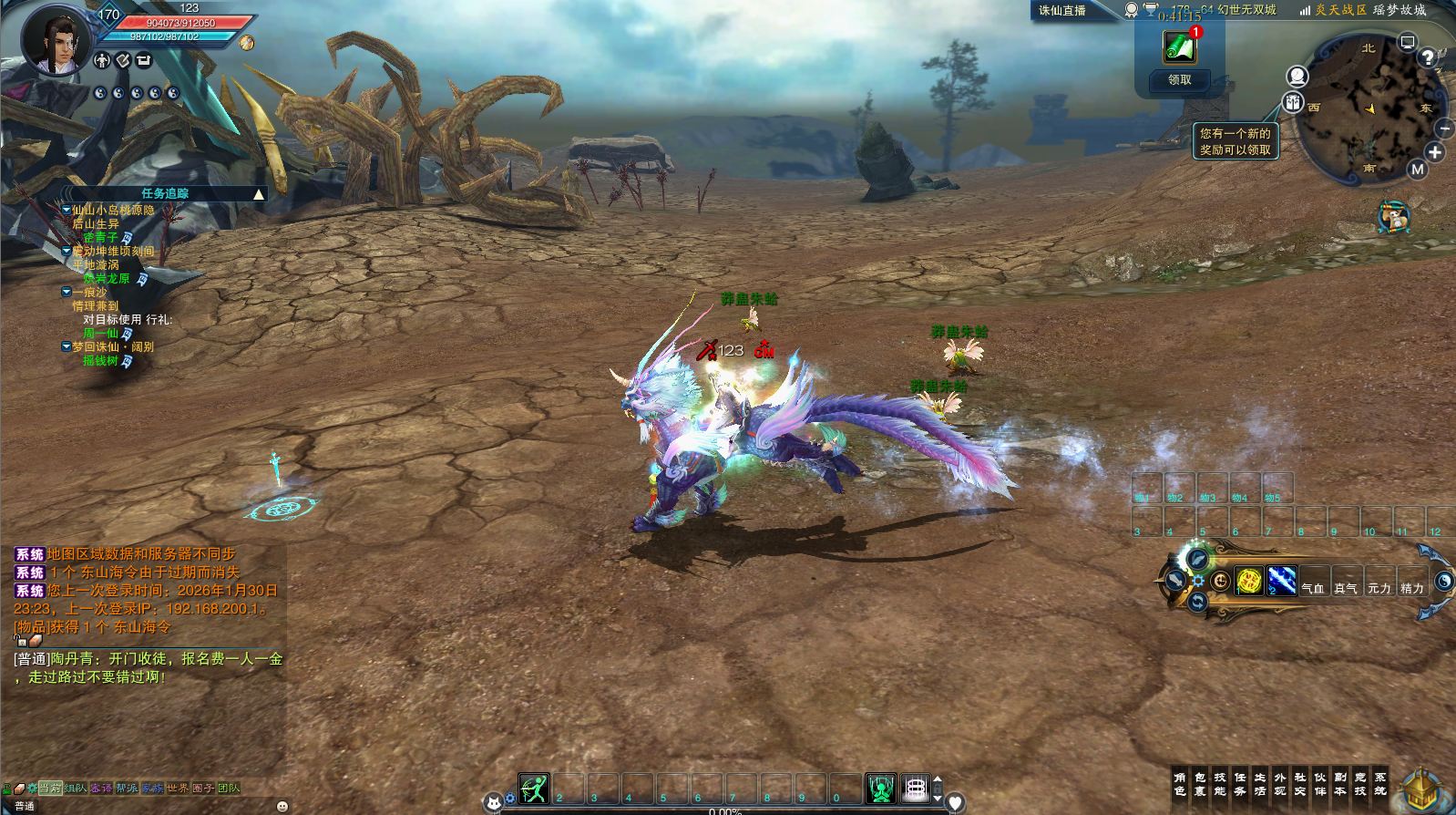The image size is (1456, 815).
Task: Open the world map with the M button
Action: tap(1417, 169)
